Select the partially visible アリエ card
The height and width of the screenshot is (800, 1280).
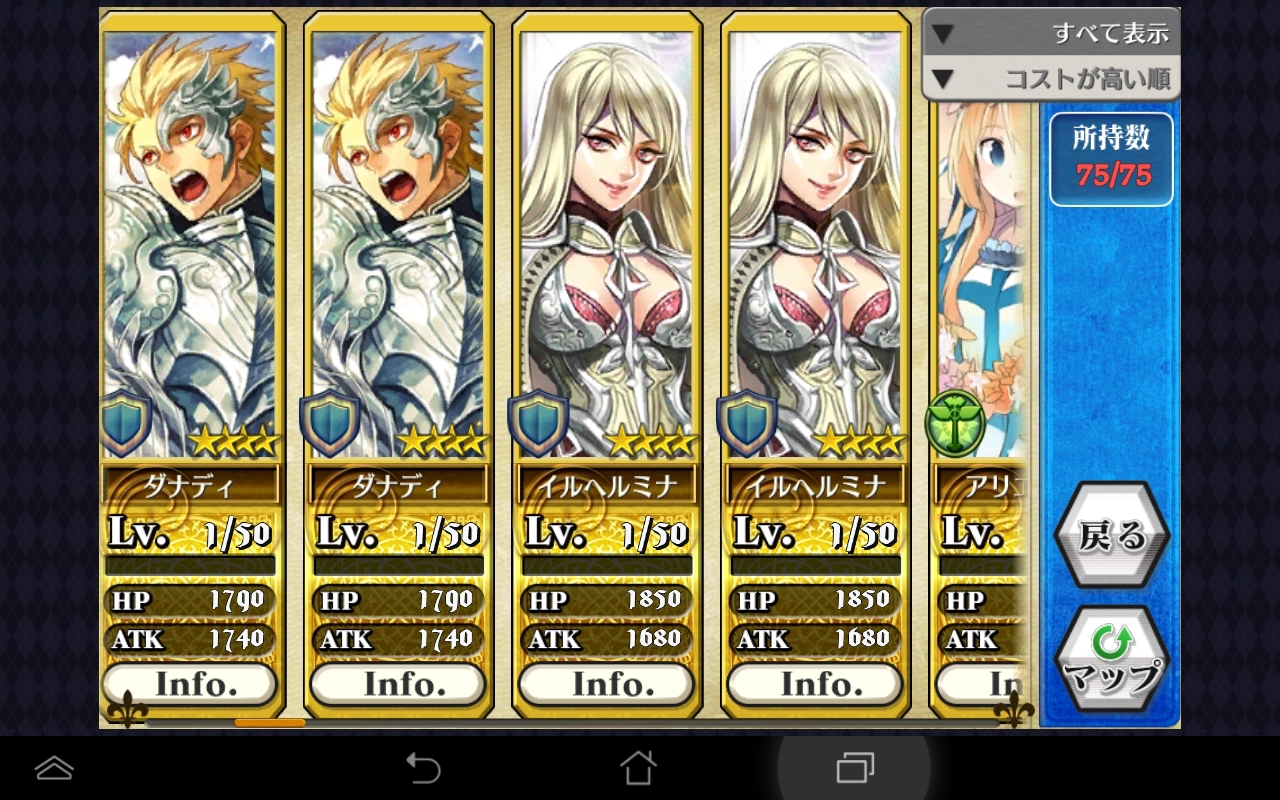981,300
